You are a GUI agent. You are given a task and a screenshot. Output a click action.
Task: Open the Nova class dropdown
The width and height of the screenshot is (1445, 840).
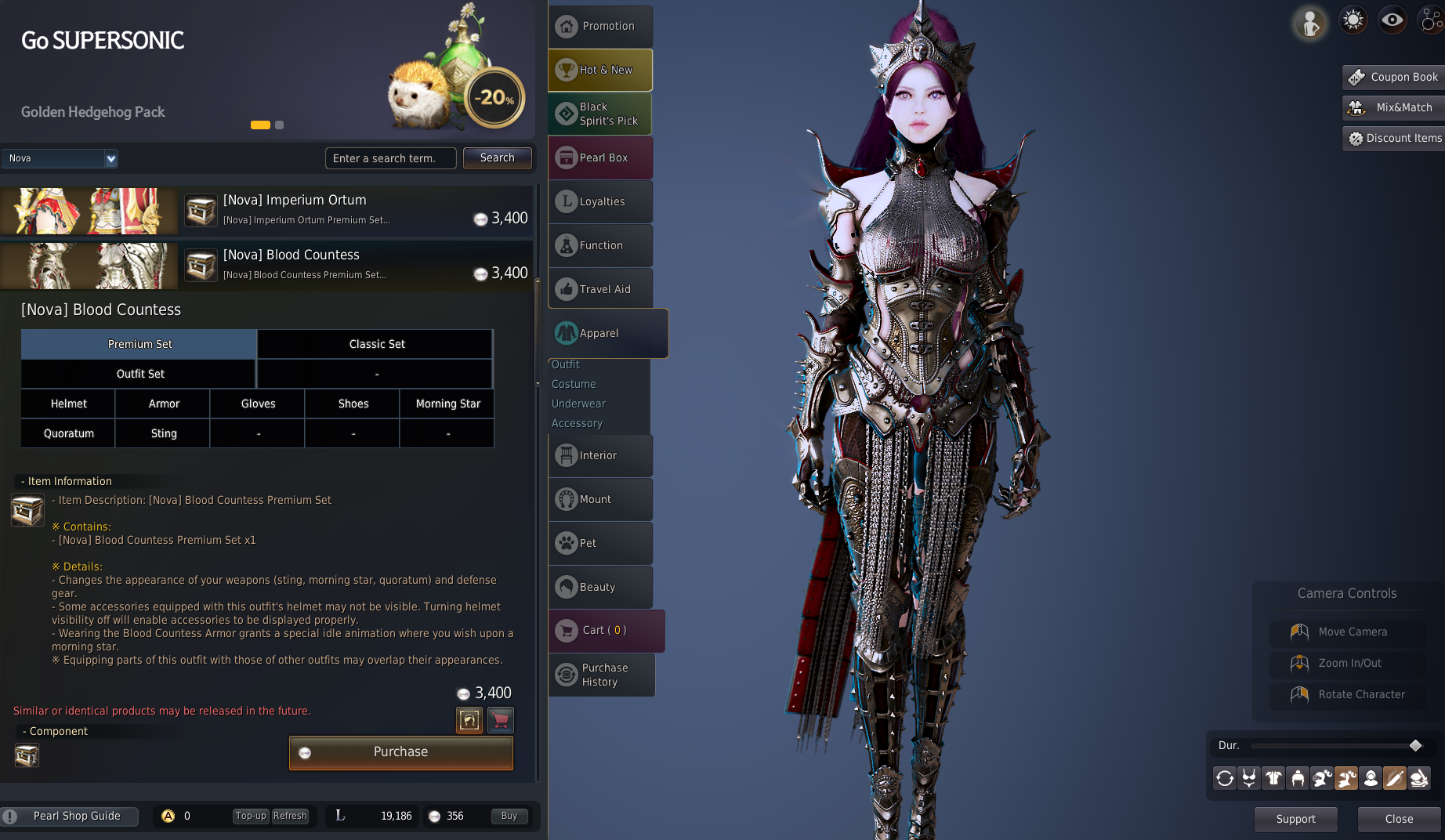pos(110,158)
